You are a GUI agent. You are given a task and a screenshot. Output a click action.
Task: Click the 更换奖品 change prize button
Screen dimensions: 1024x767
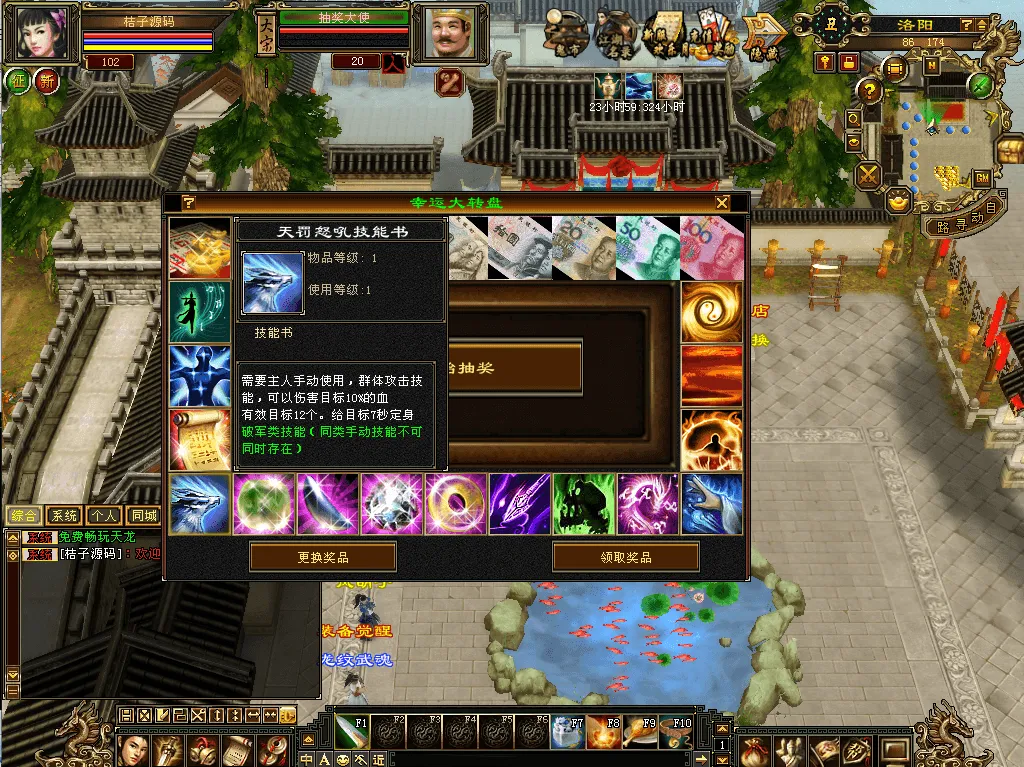(322, 557)
